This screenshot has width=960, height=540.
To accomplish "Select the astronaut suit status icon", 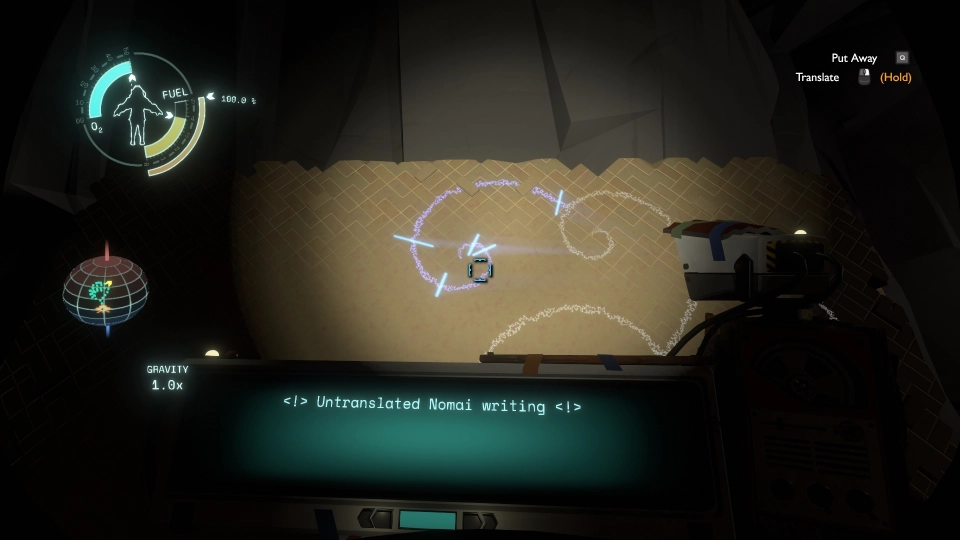I will point(137,109).
